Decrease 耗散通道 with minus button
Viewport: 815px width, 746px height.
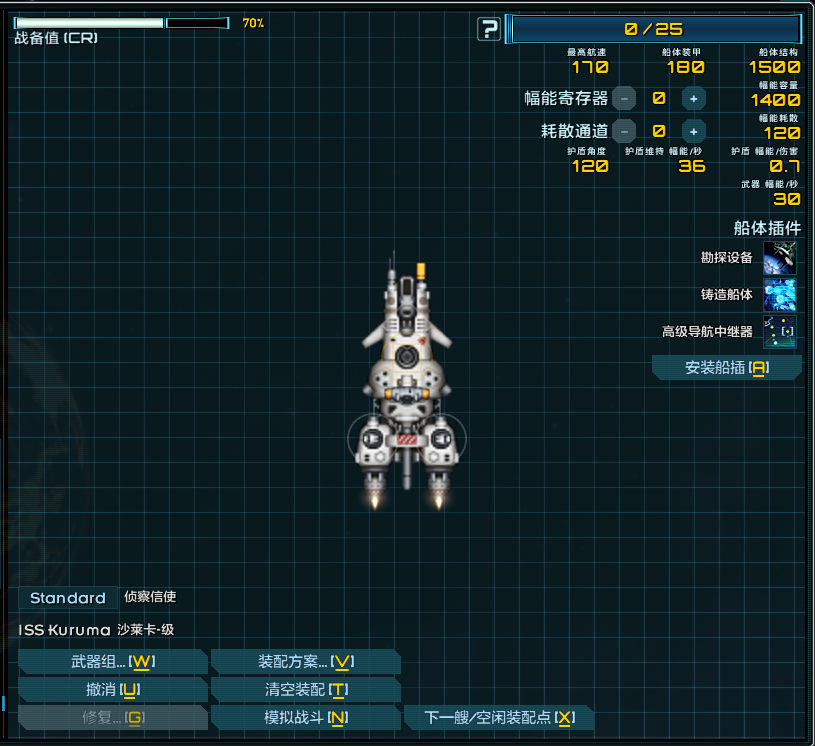coord(624,130)
